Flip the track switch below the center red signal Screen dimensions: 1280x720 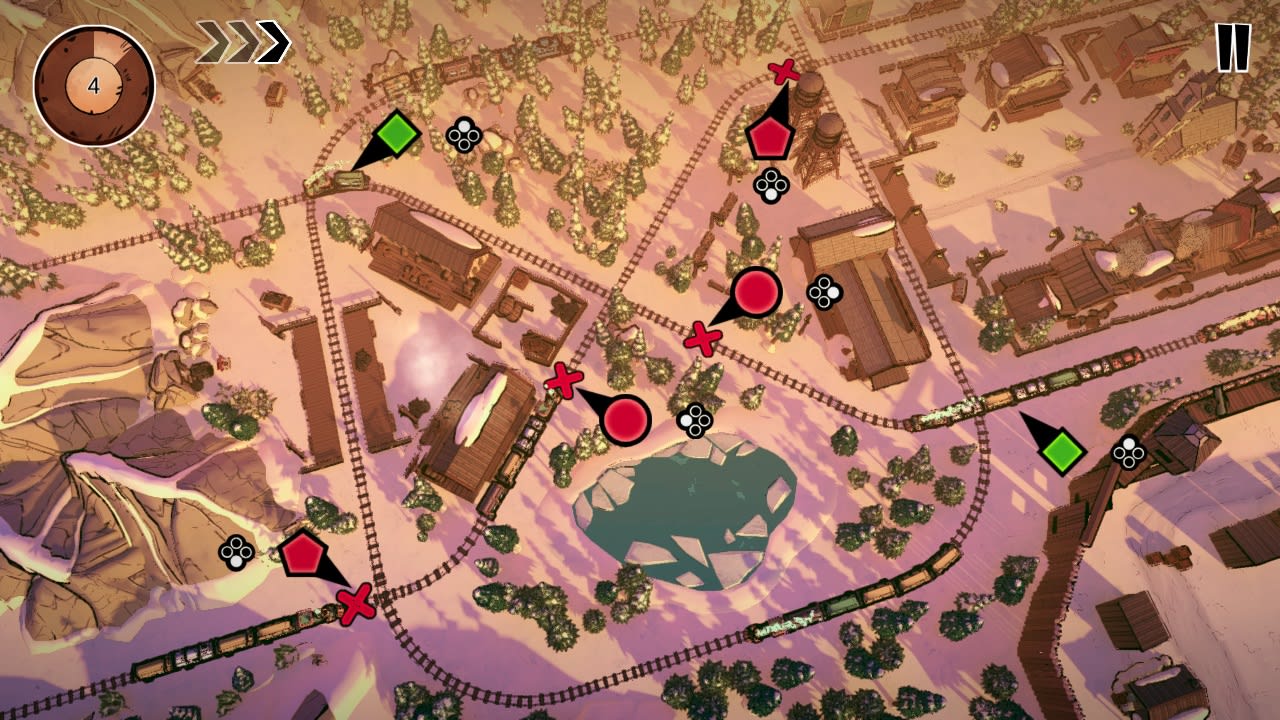[x=702, y=338]
